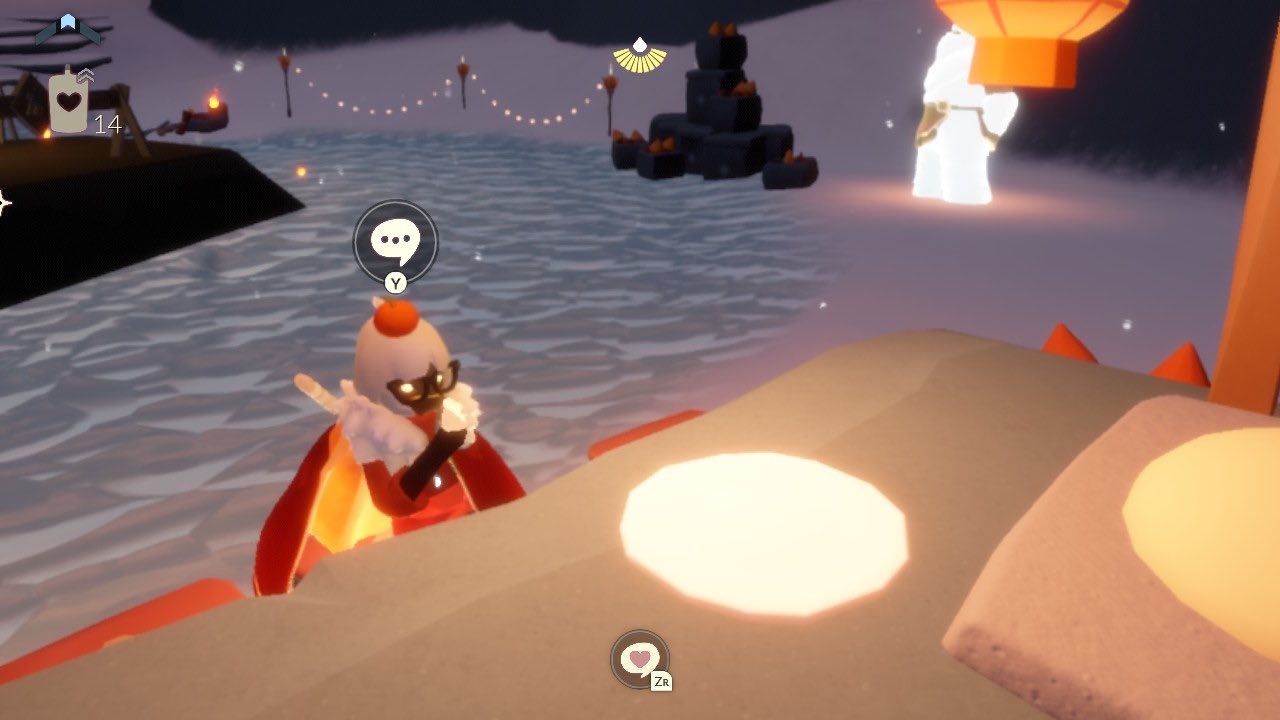
Task: Open the winged chevron menu icon
Action: [x=68, y=28]
